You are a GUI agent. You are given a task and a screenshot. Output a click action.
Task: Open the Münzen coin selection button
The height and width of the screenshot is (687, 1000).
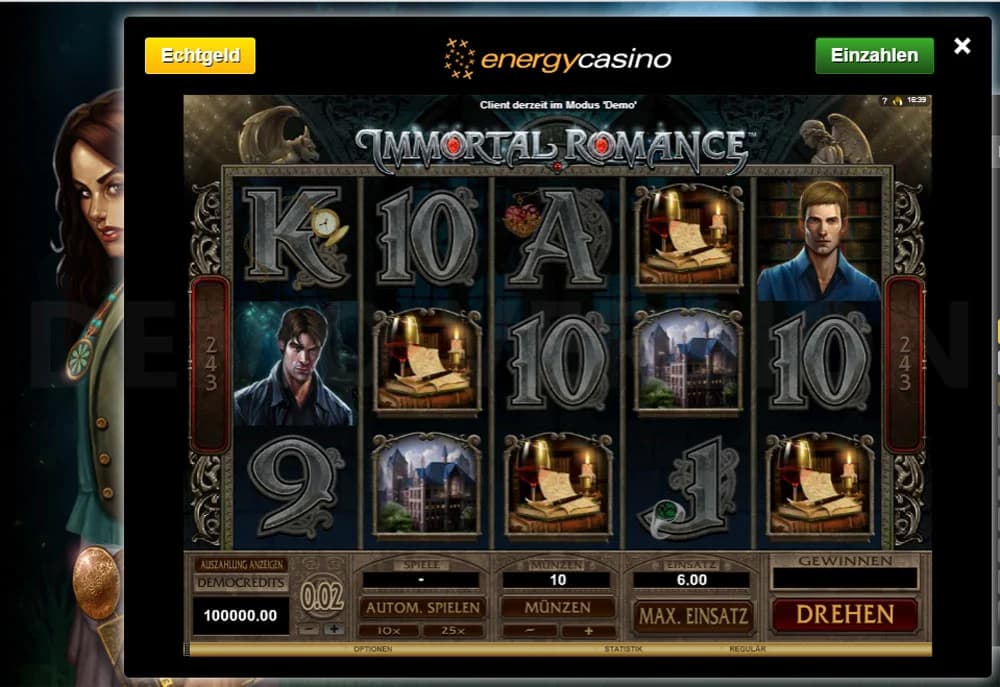[x=558, y=608]
